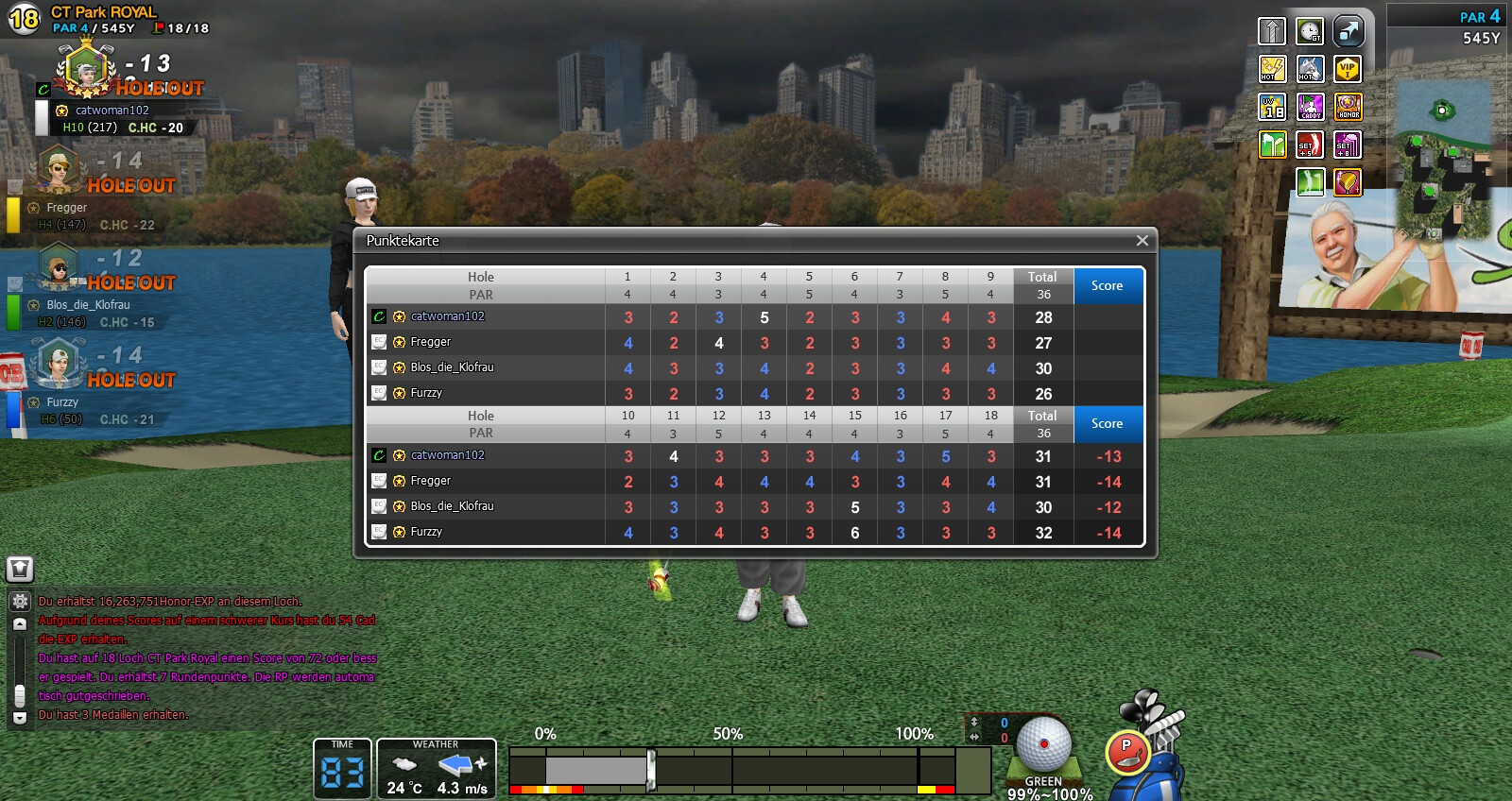
Task: Click the purple SET +8 clubs icon
Action: (x=1348, y=145)
